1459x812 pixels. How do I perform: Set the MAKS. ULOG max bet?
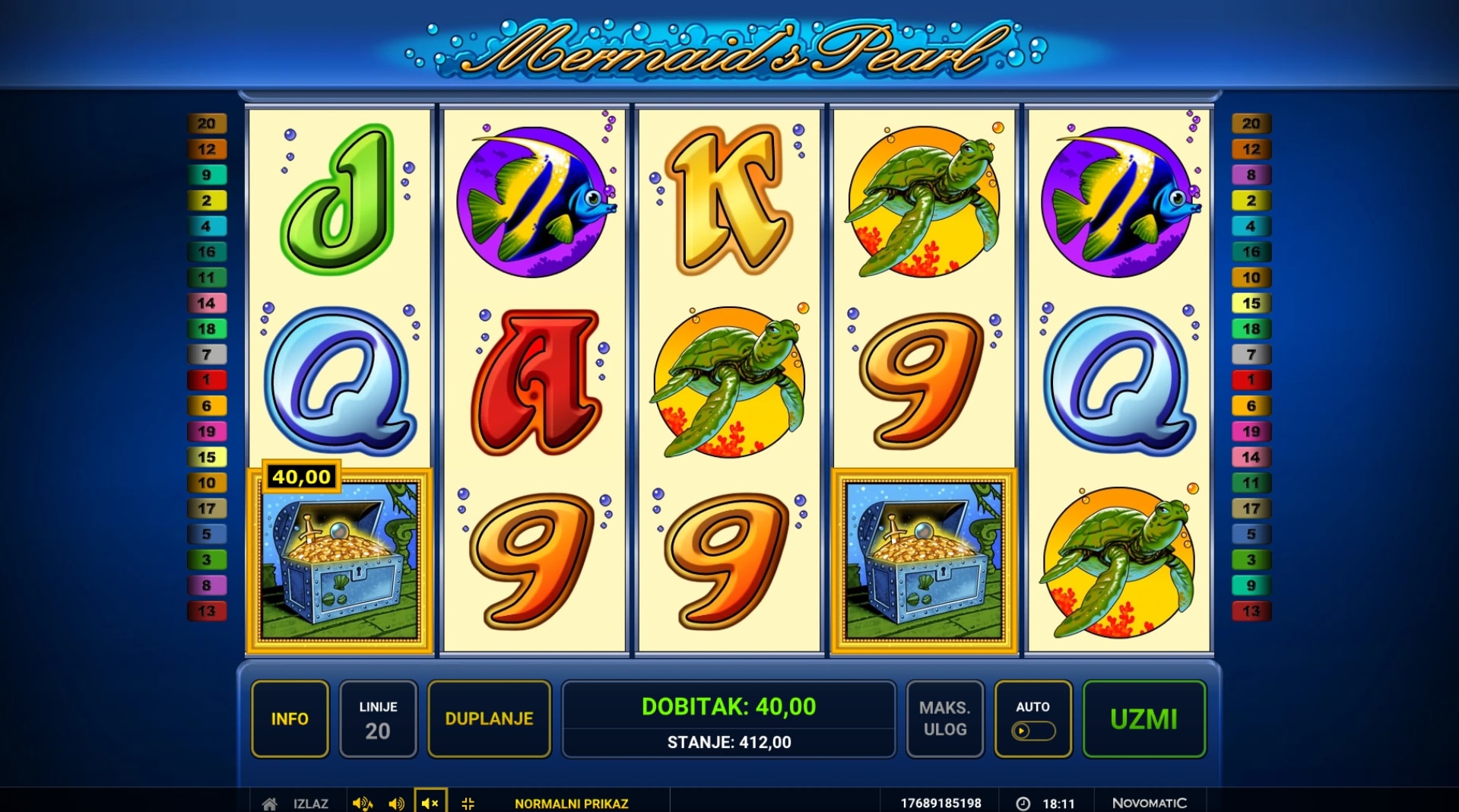click(944, 718)
